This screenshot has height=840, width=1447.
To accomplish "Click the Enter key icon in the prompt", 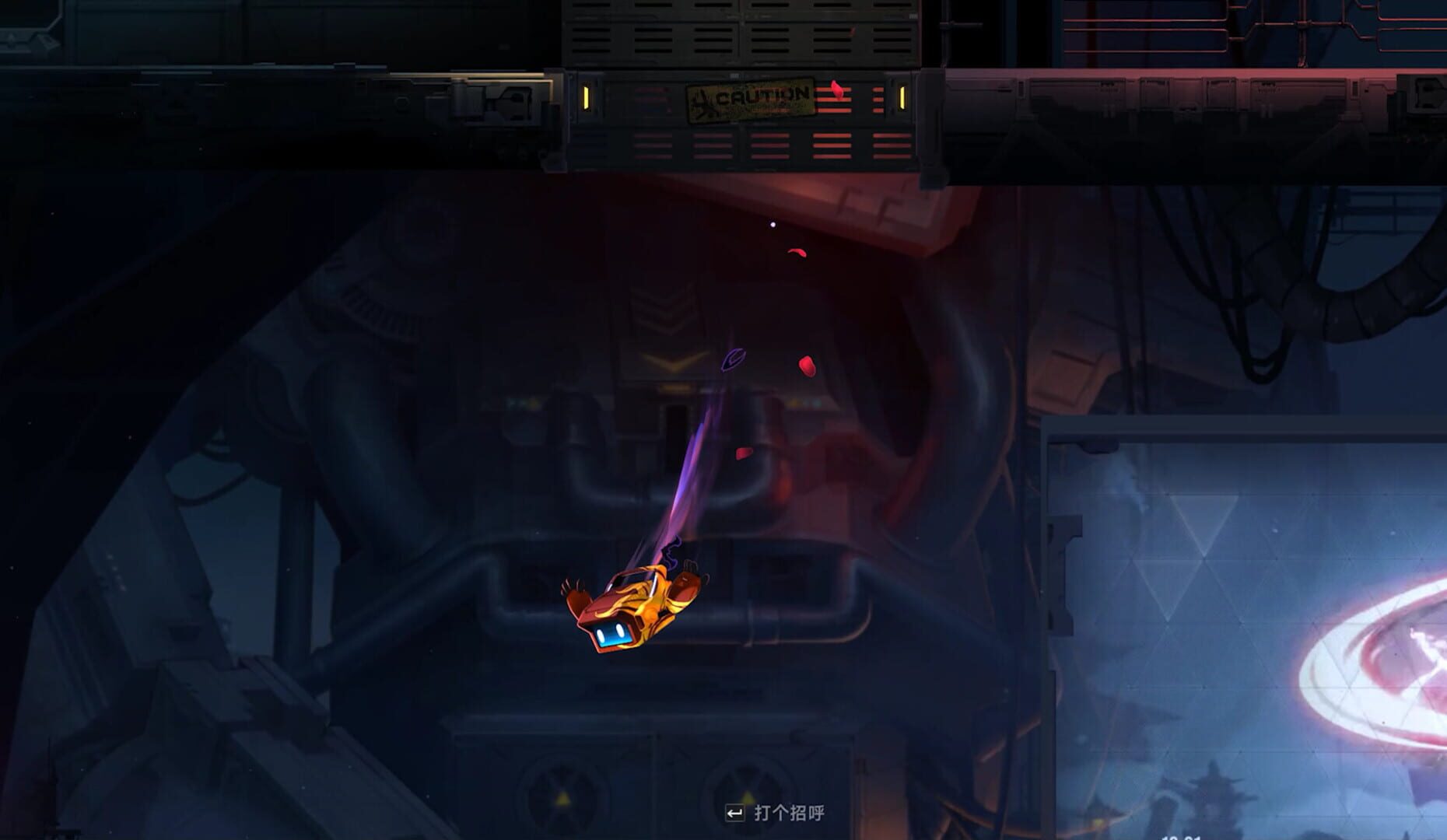I will pos(734,813).
